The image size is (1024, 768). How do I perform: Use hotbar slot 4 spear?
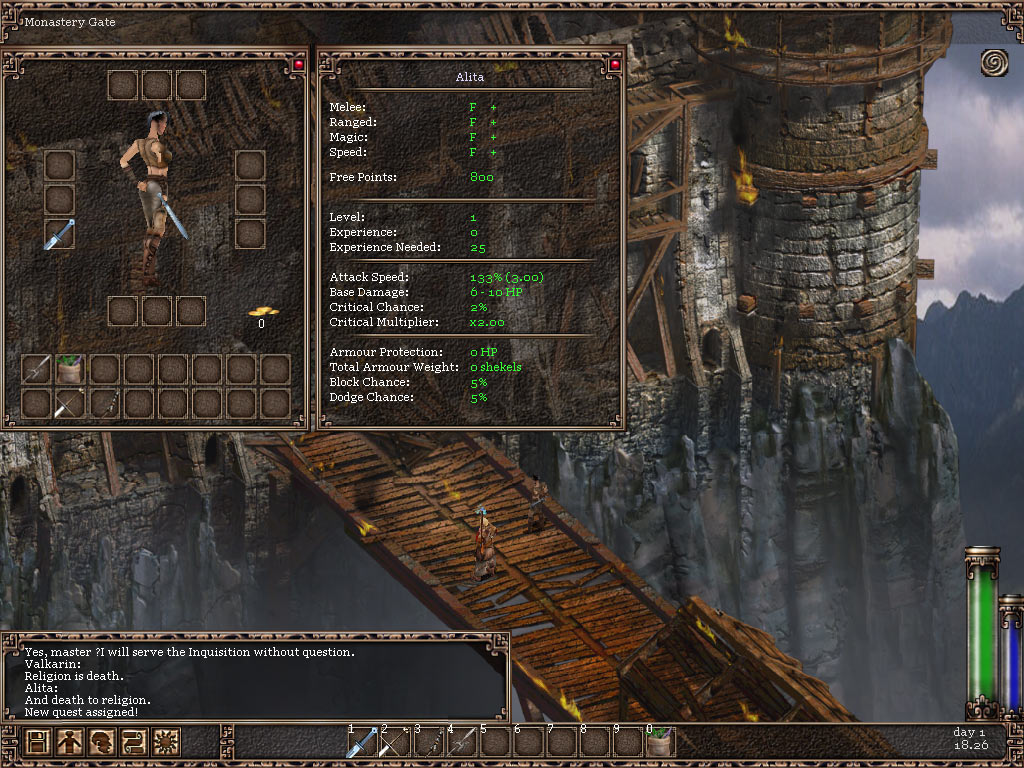coord(463,743)
